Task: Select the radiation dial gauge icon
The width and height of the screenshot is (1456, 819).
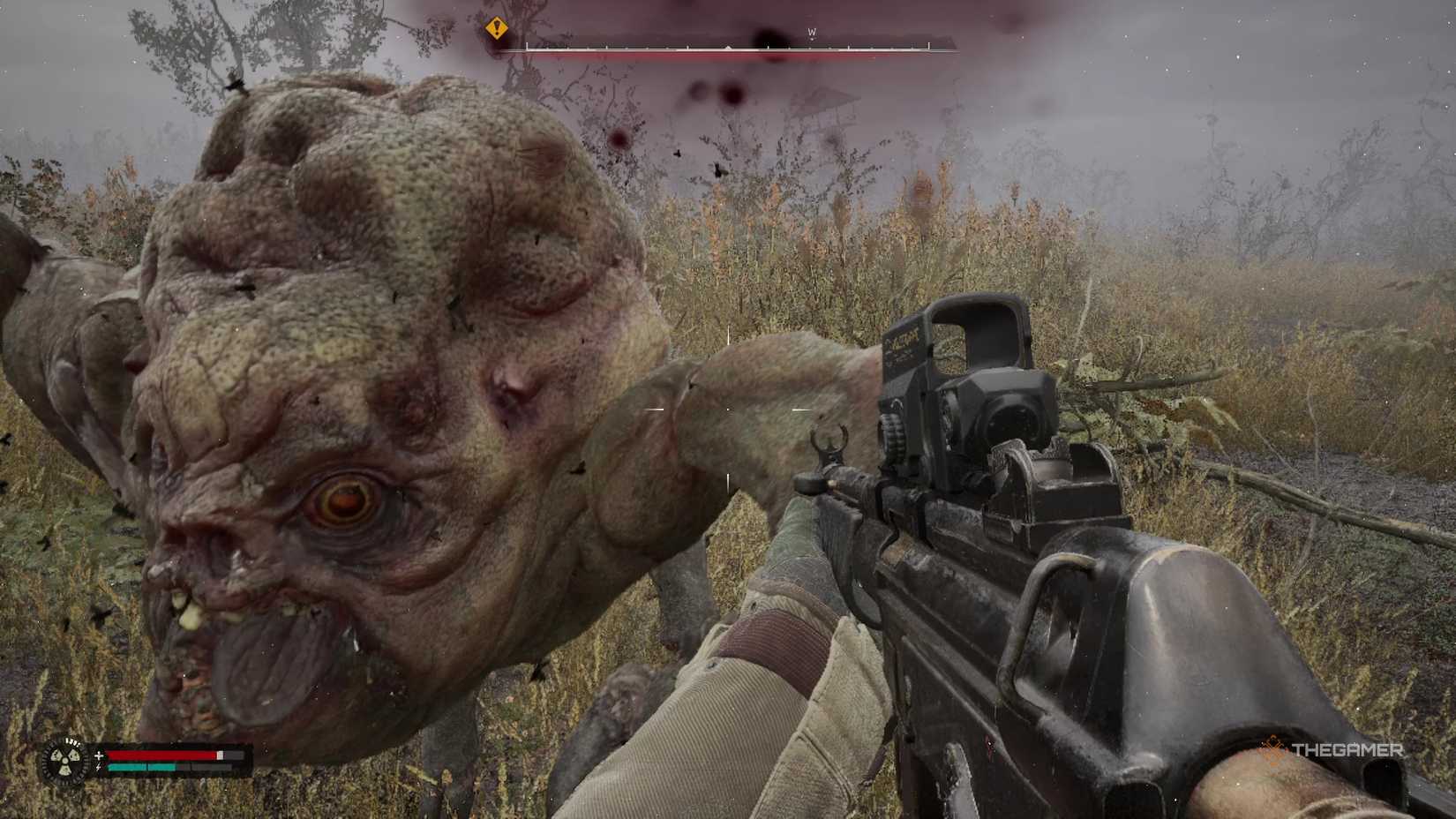Action: (x=64, y=759)
